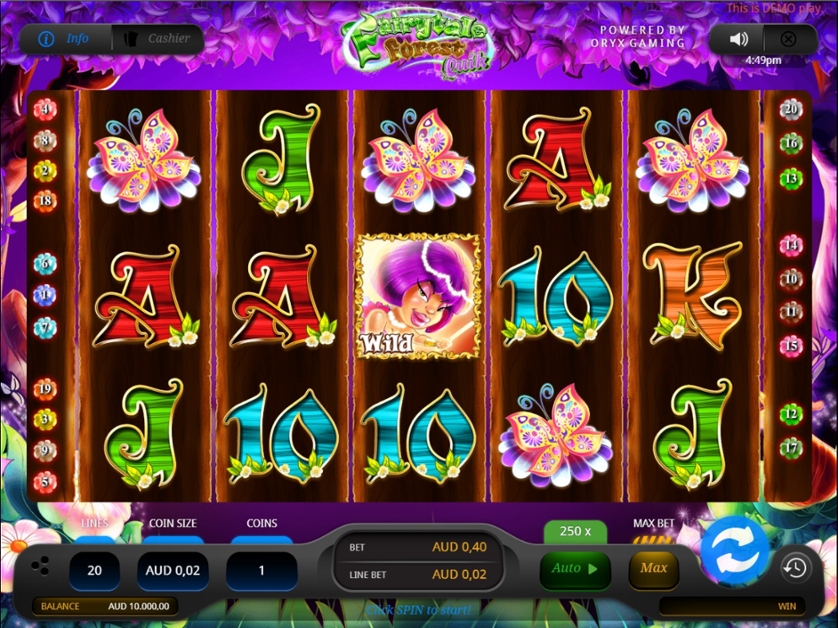Start Auto play

pyautogui.click(x=574, y=569)
